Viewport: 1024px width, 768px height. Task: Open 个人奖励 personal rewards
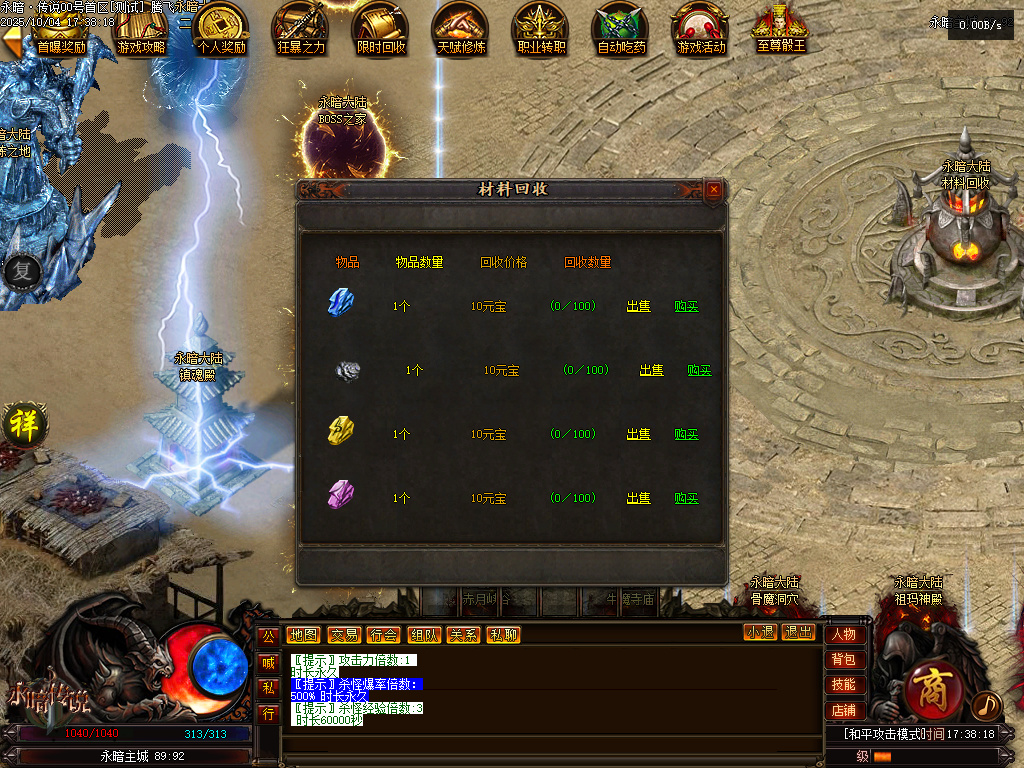pos(221,29)
